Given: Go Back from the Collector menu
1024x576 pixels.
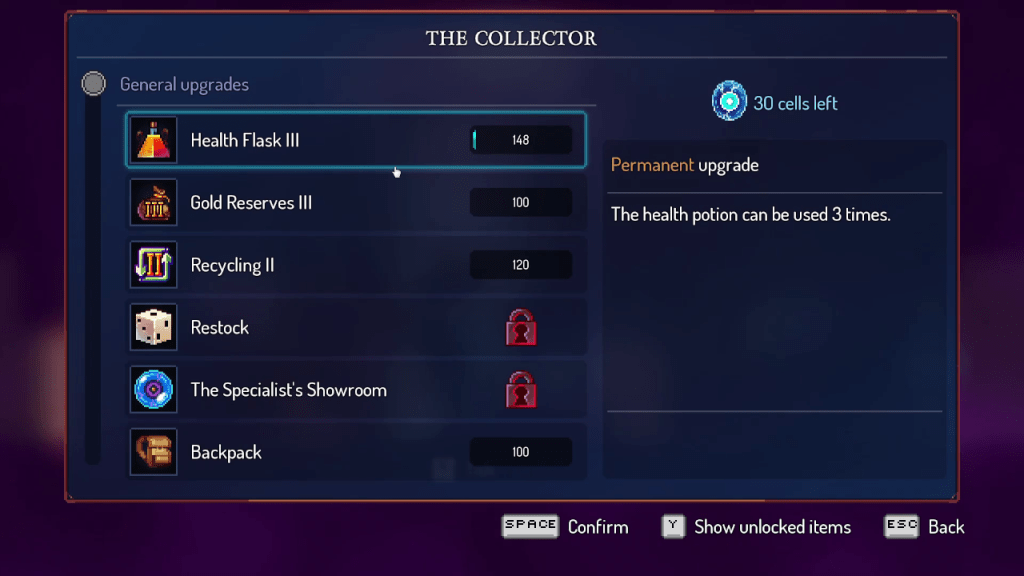Looking at the screenshot, I should click(945, 527).
